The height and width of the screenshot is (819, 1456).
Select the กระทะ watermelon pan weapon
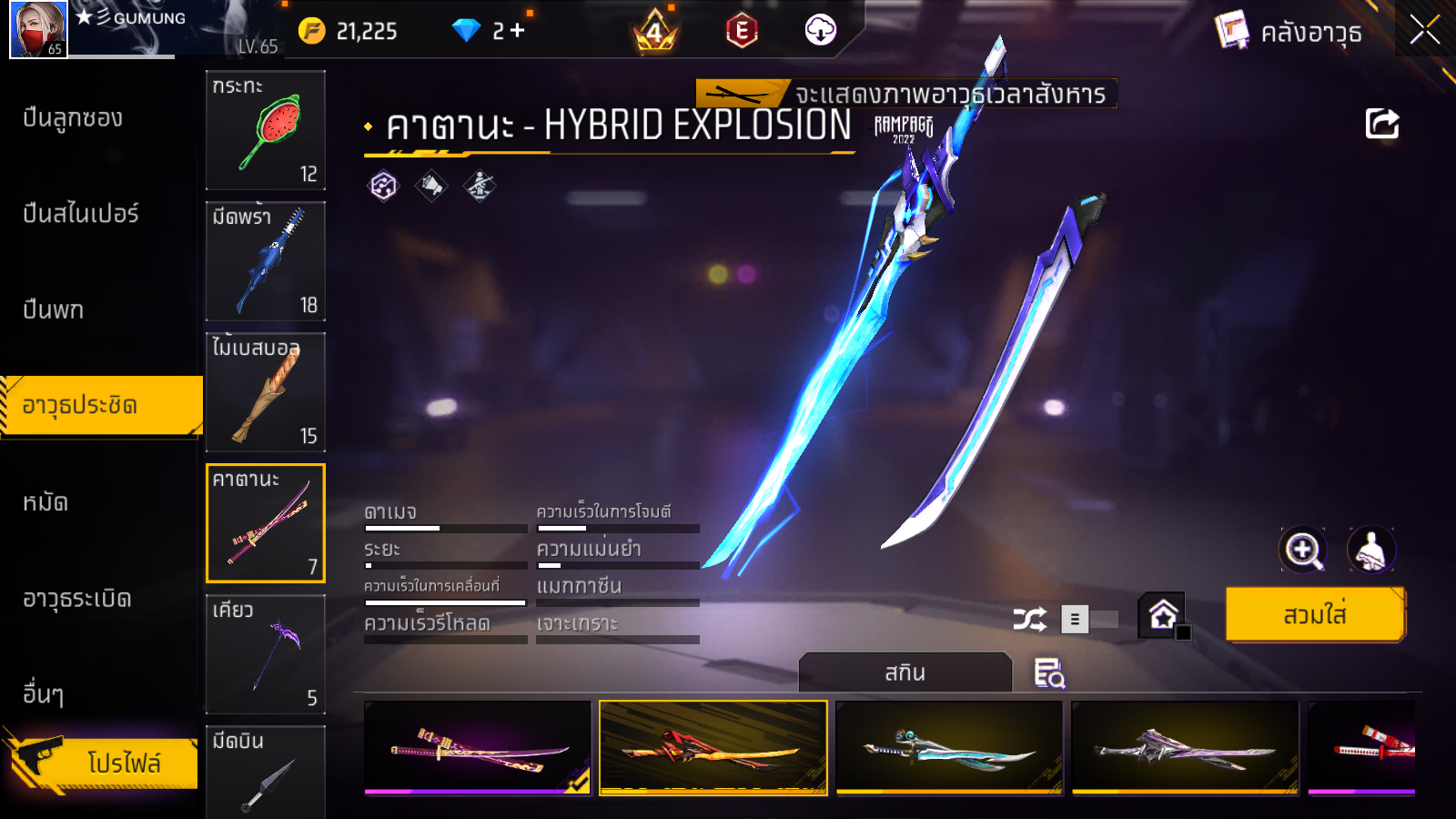pos(266,130)
